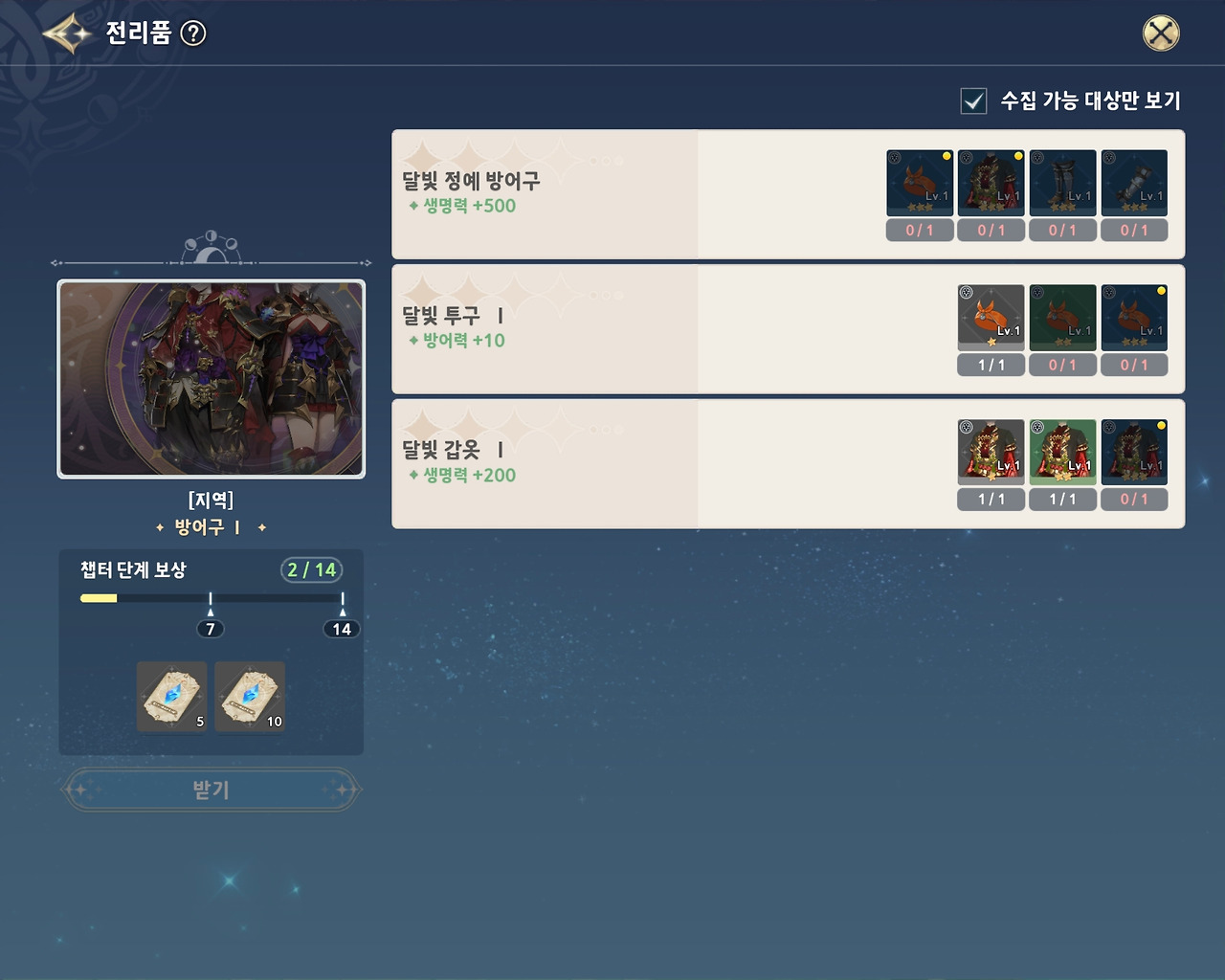Open the help question mark next to 전리품
This screenshot has height=980, width=1225.
click(194, 34)
